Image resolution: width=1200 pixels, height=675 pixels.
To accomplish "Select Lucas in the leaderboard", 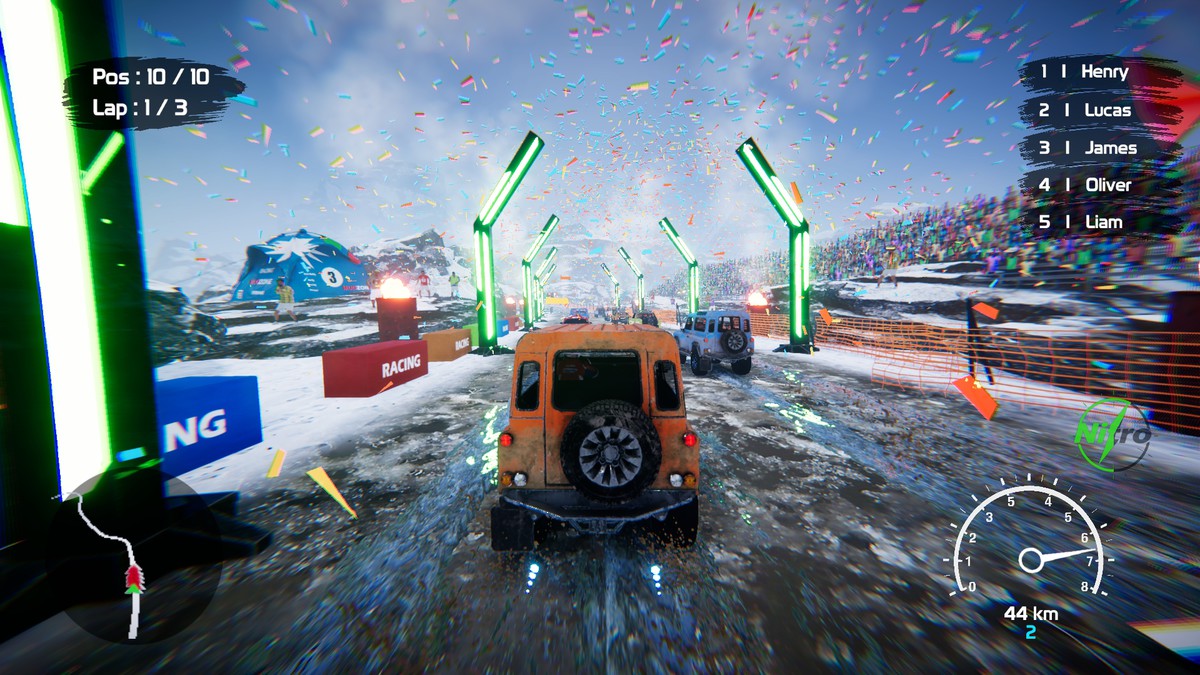I will click(1084, 110).
